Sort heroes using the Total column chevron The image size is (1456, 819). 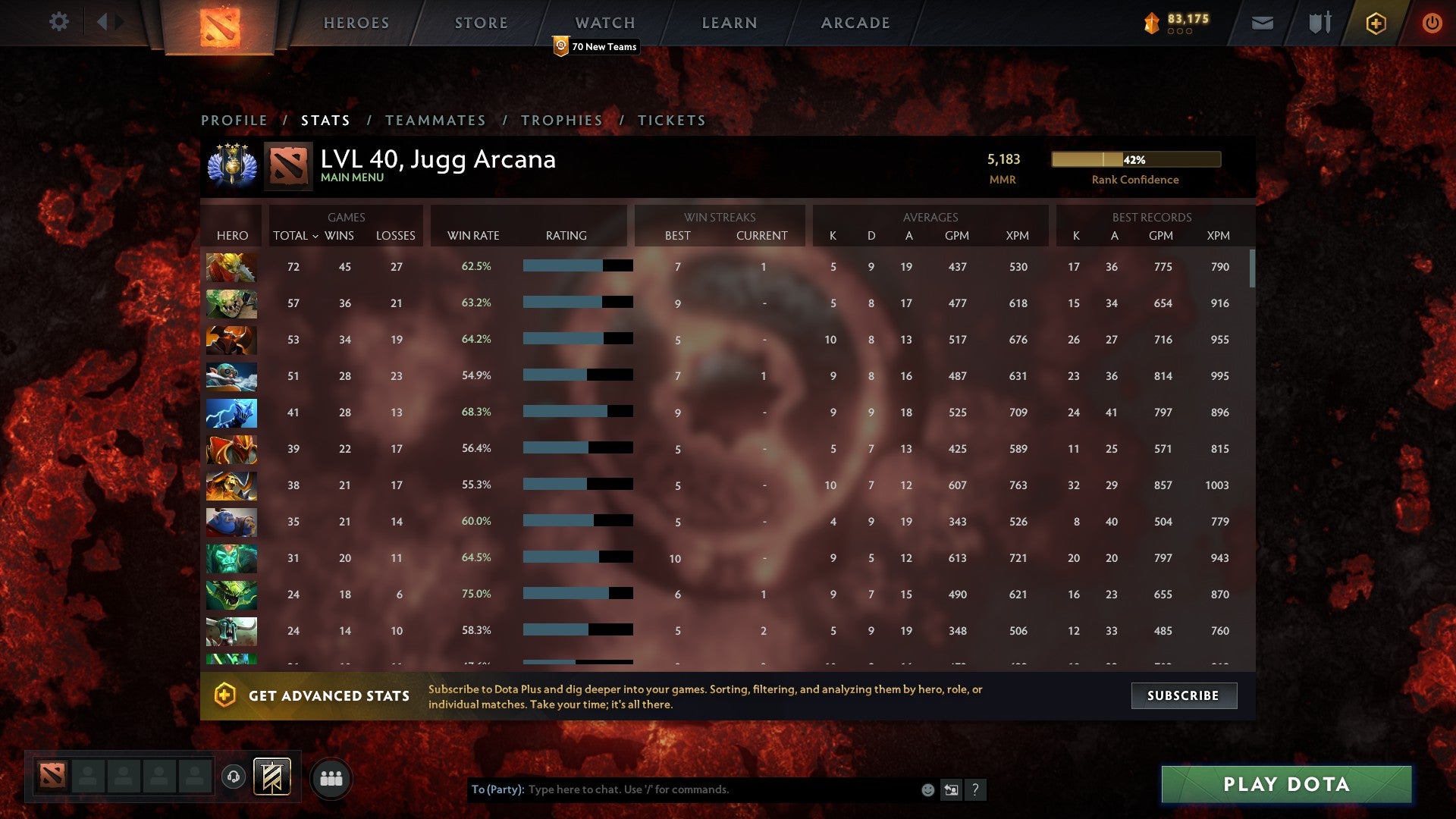tap(316, 236)
